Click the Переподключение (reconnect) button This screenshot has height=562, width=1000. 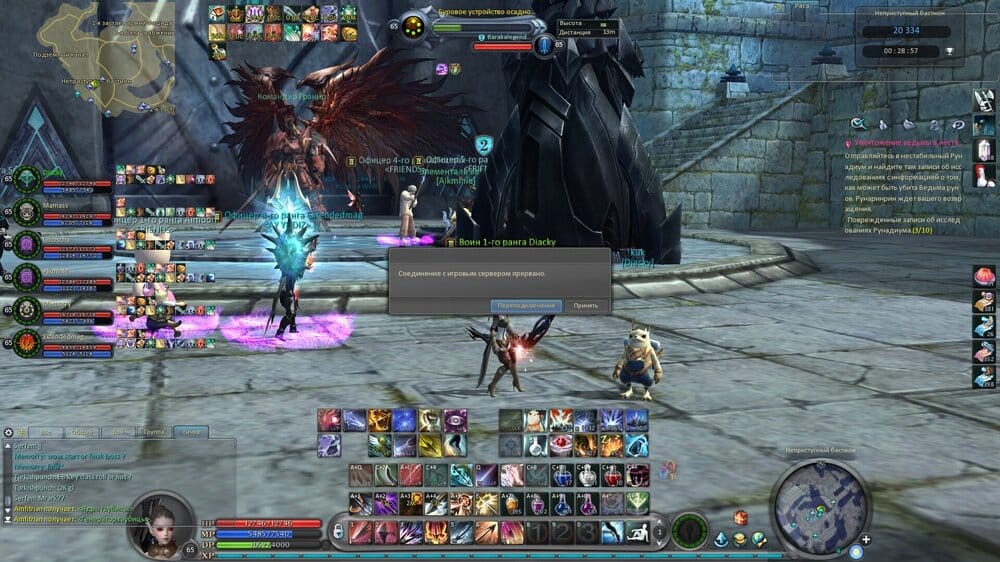point(526,305)
